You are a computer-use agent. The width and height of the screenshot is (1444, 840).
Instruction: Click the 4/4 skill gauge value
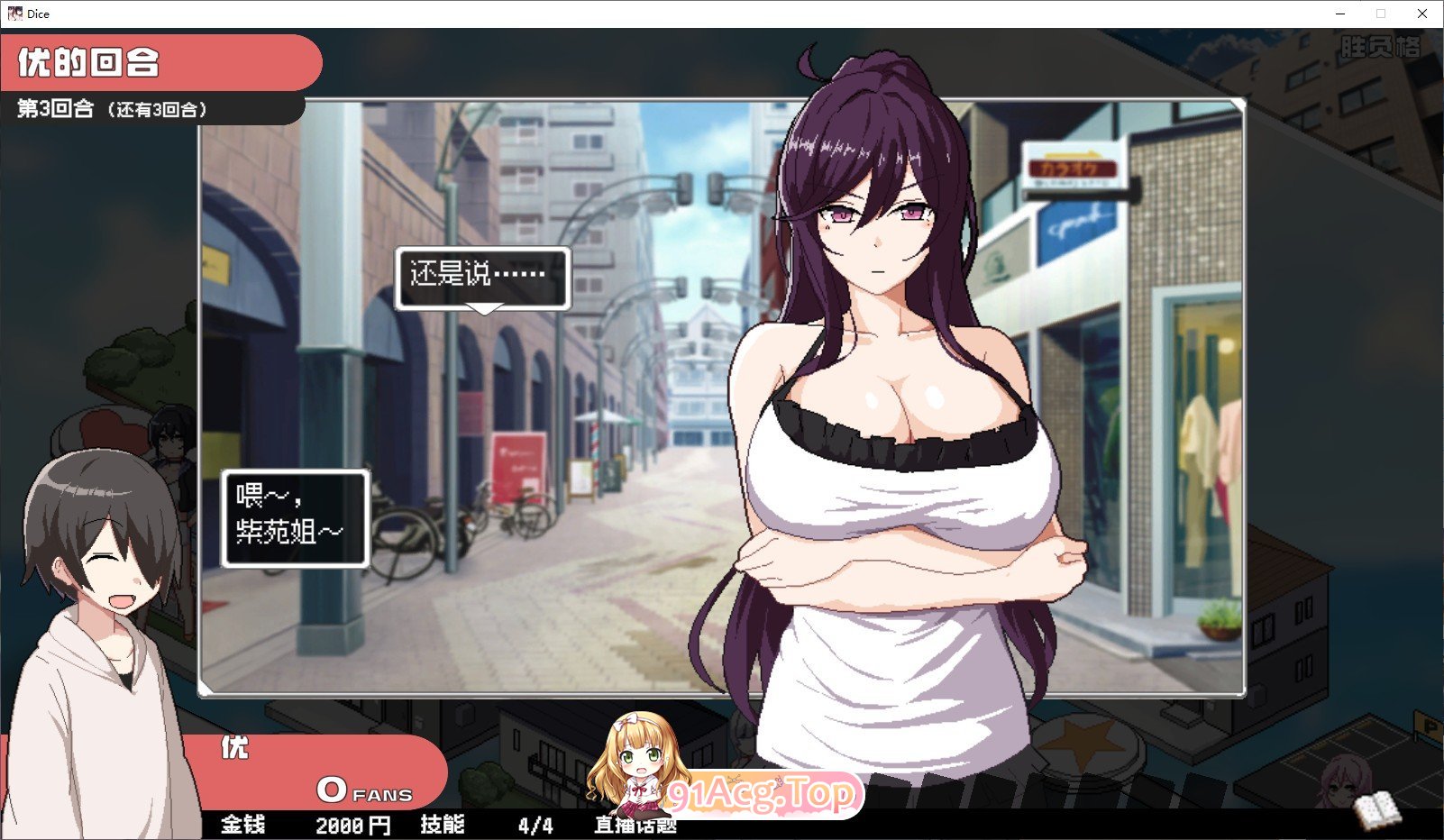tap(533, 825)
